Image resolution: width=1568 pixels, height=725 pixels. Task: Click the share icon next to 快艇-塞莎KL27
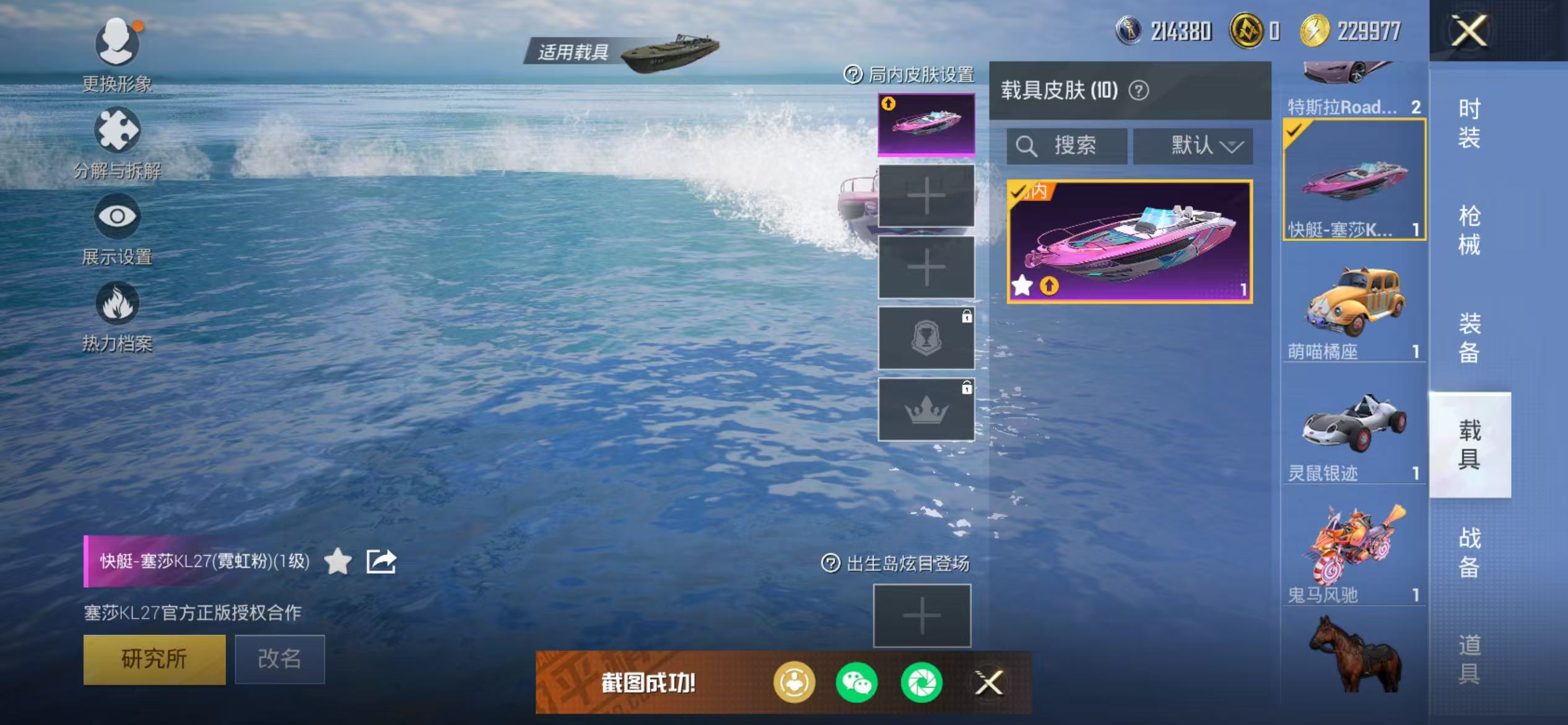click(382, 560)
